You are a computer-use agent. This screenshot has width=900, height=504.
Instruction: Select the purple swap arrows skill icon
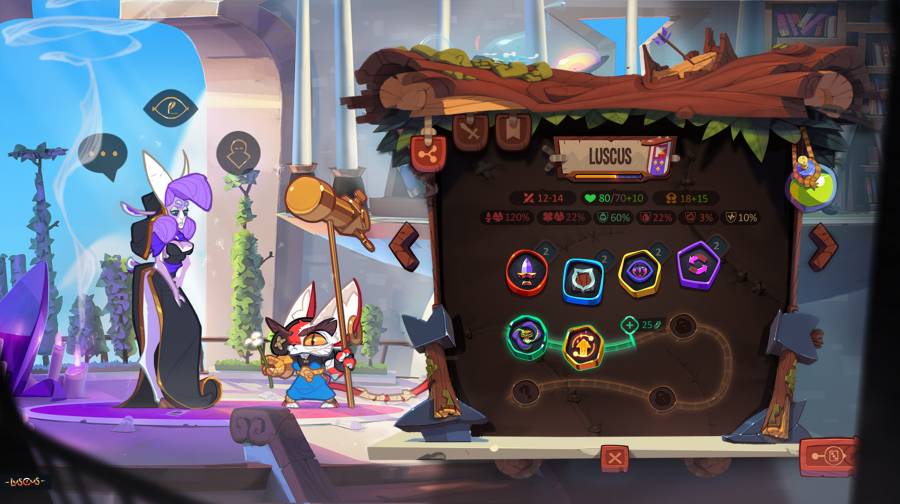698,266
